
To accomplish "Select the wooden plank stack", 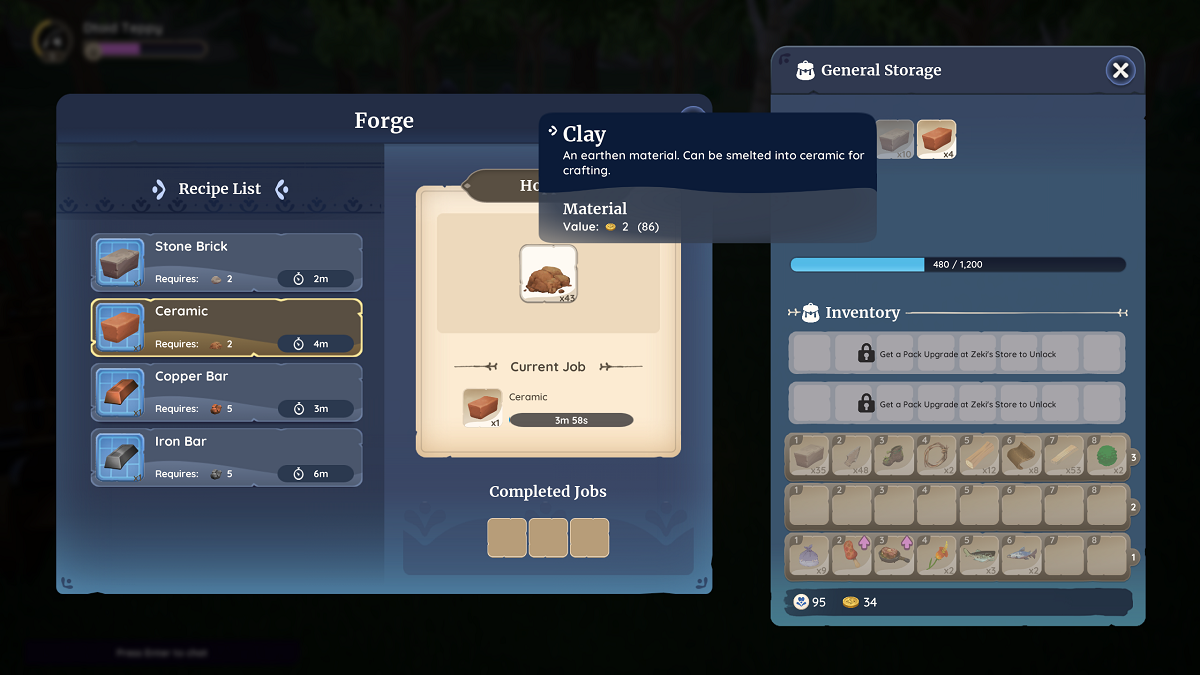I will (x=1062, y=456).
